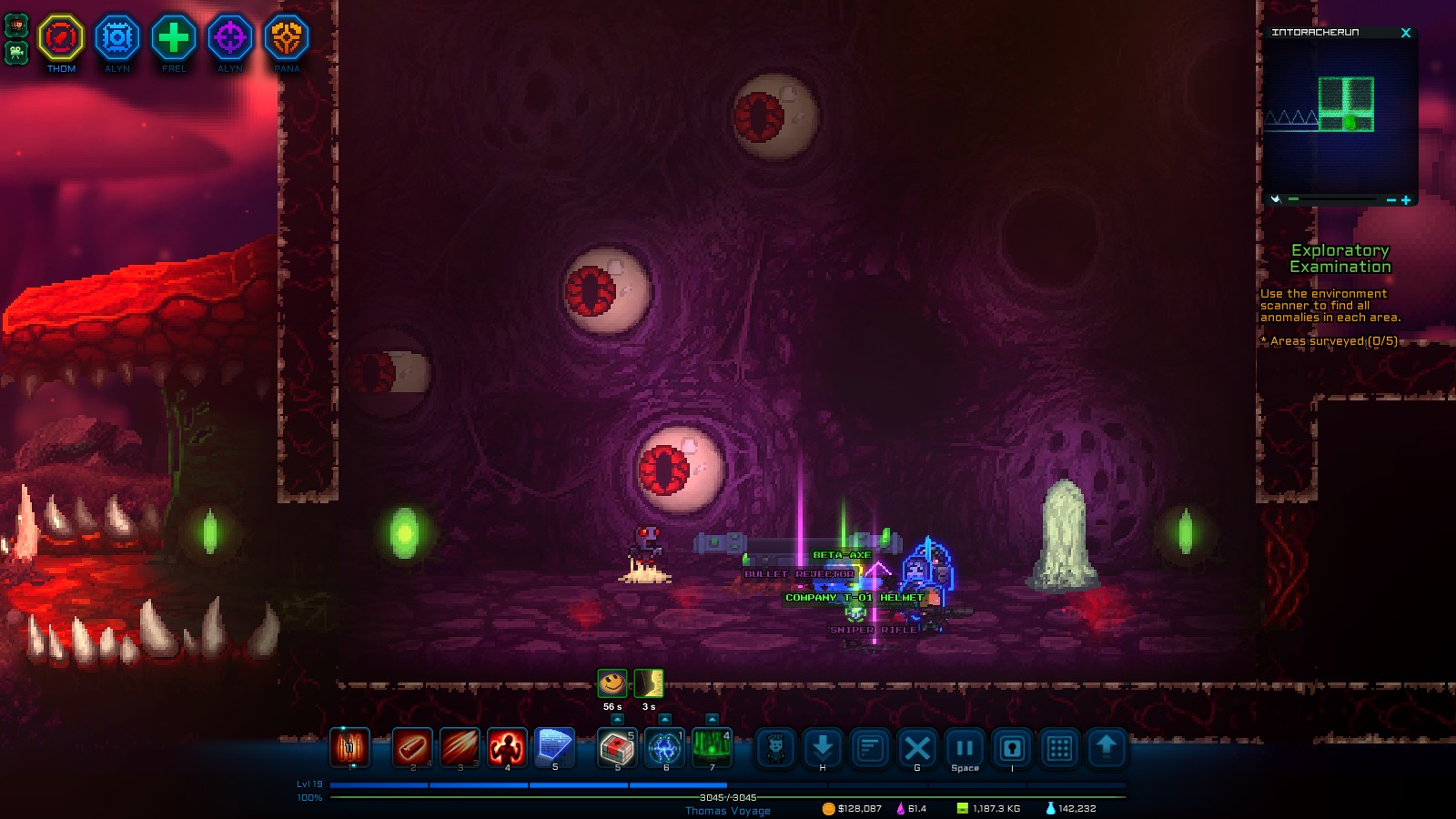Select the green teleporter gadget in slot 7
The image size is (1456, 819).
tap(713, 749)
